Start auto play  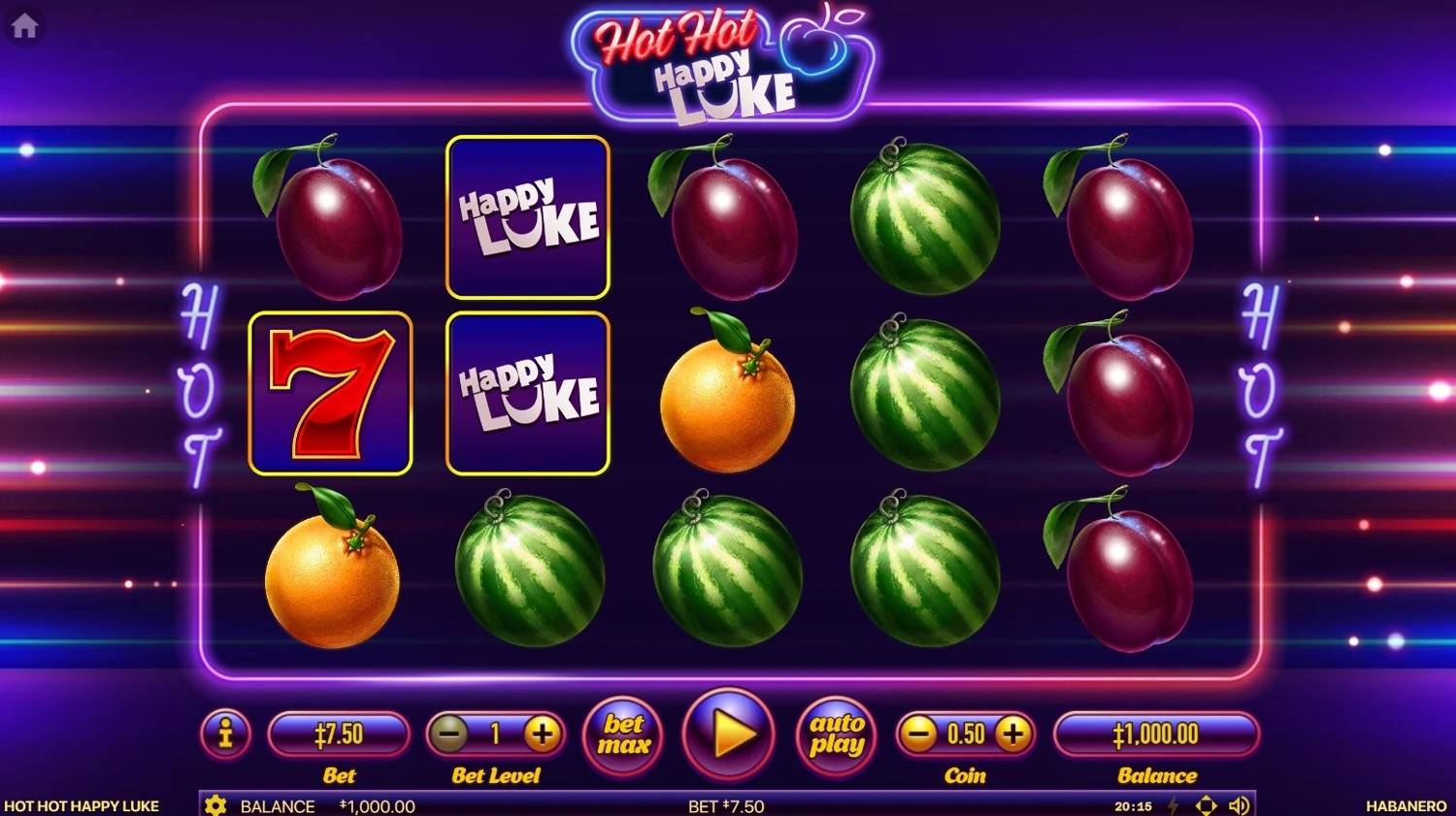click(836, 735)
